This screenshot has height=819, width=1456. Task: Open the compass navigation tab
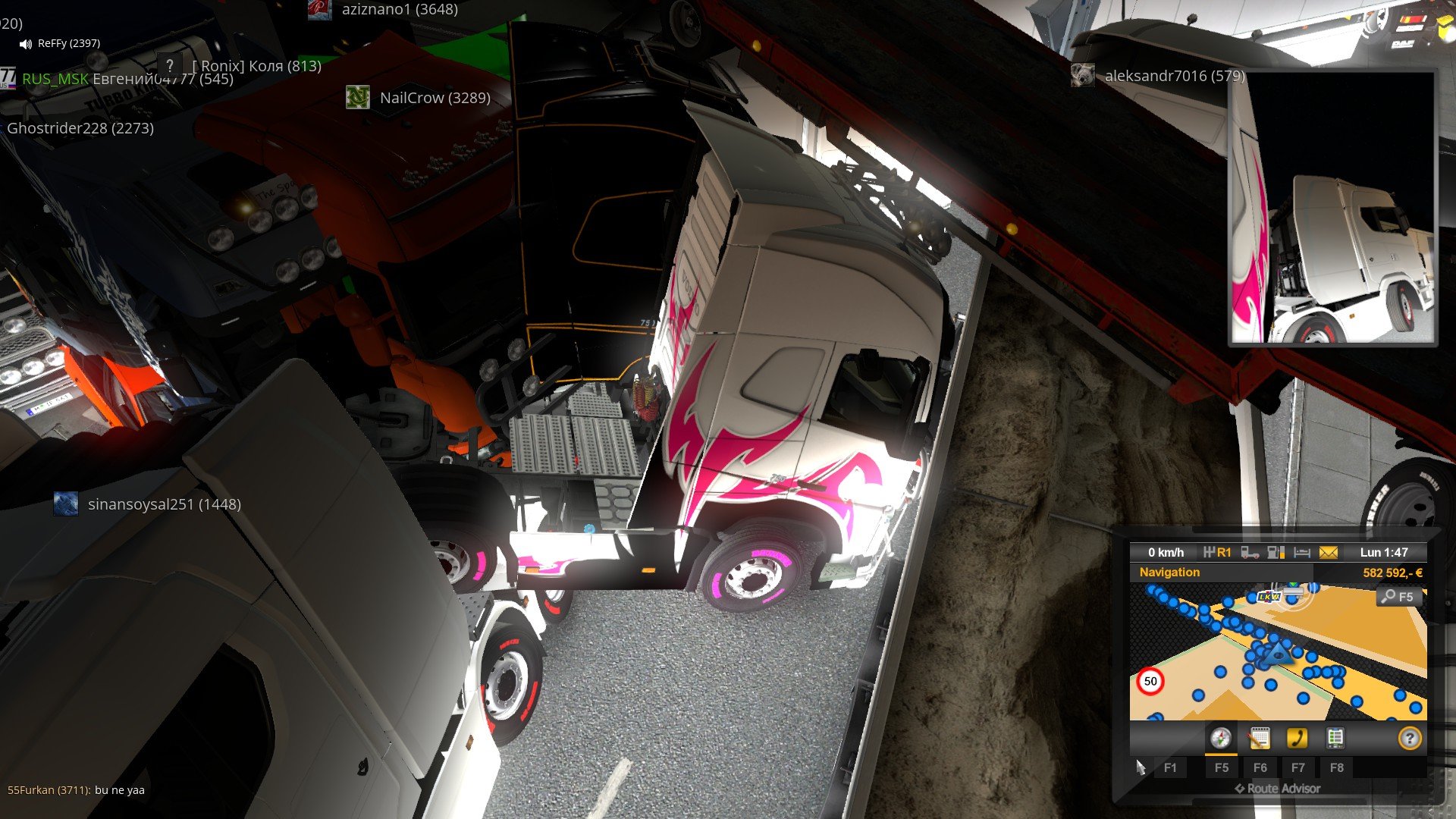coord(1220,738)
